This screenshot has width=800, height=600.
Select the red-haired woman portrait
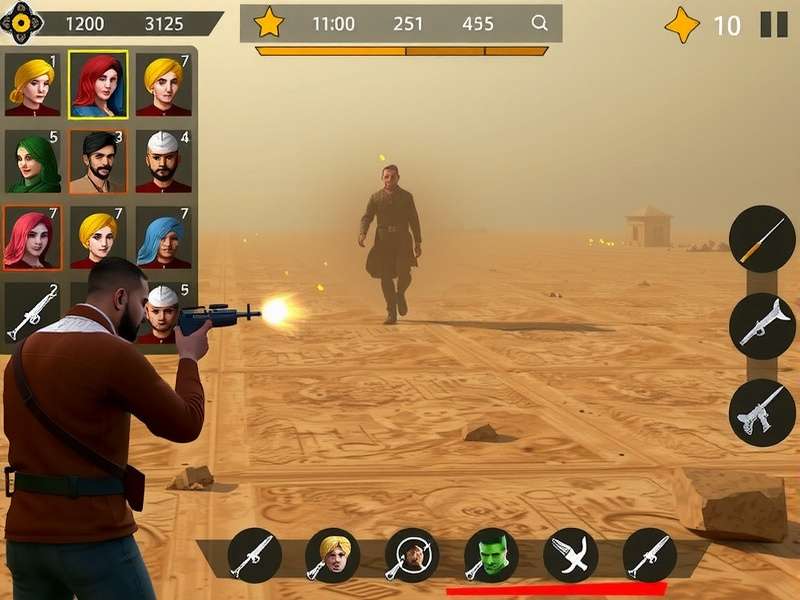coord(98,84)
